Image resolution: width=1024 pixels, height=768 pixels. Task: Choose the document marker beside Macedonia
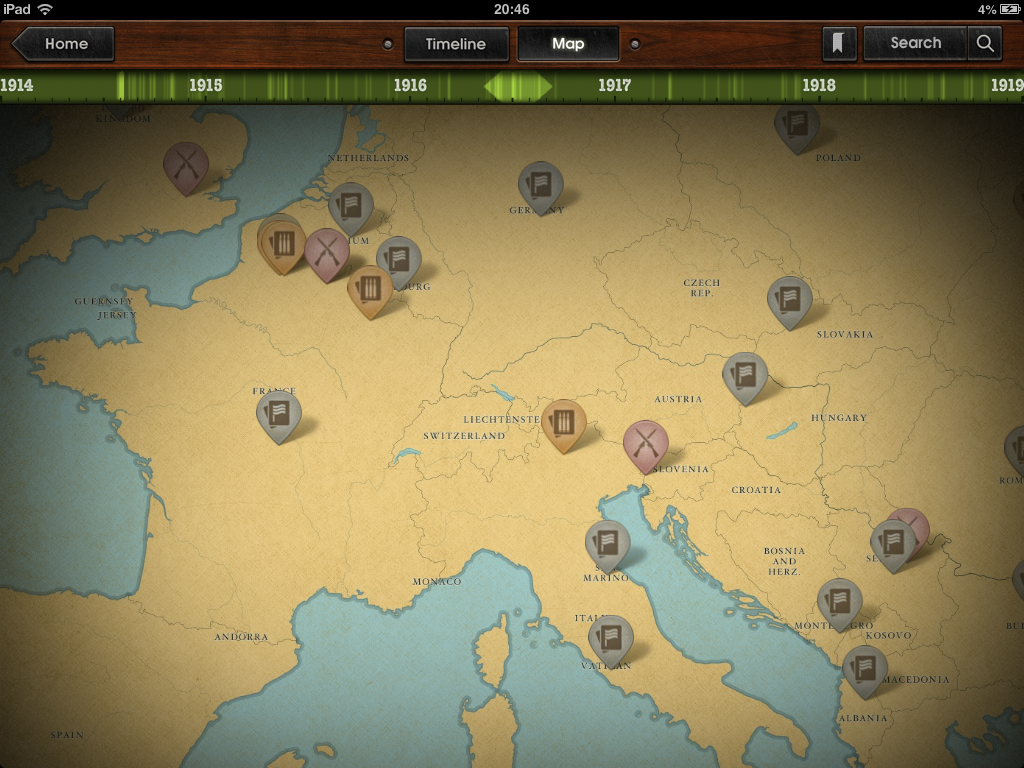coord(865,667)
